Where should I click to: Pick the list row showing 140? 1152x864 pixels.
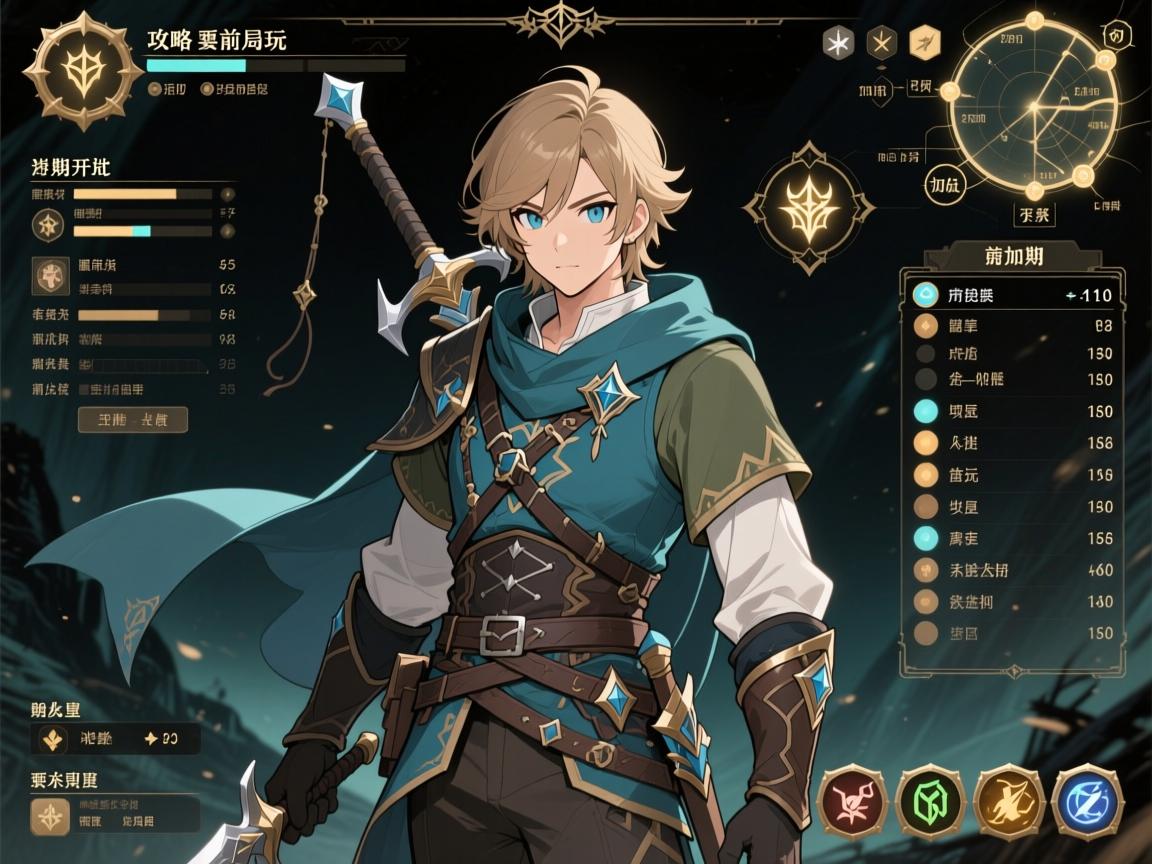[x=1012, y=602]
